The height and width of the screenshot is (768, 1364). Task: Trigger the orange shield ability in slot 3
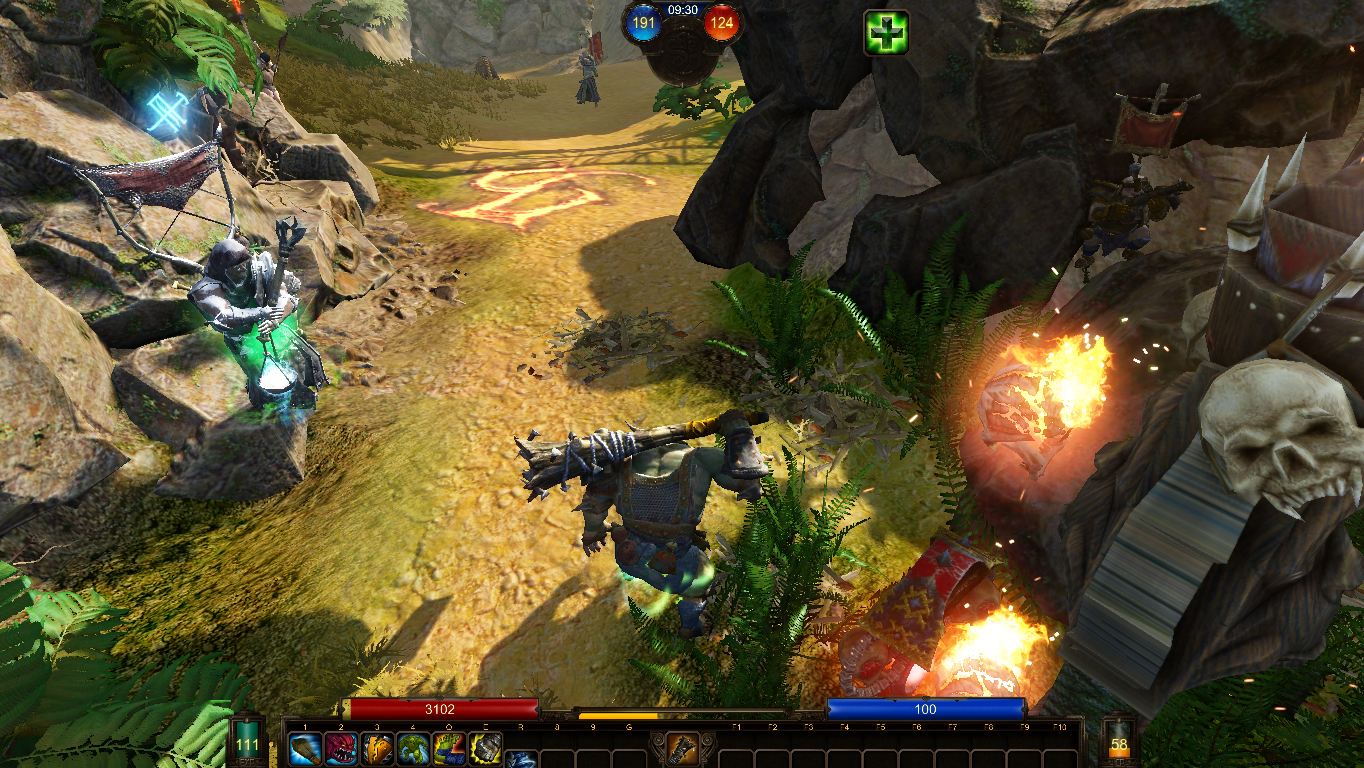[377, 749]
